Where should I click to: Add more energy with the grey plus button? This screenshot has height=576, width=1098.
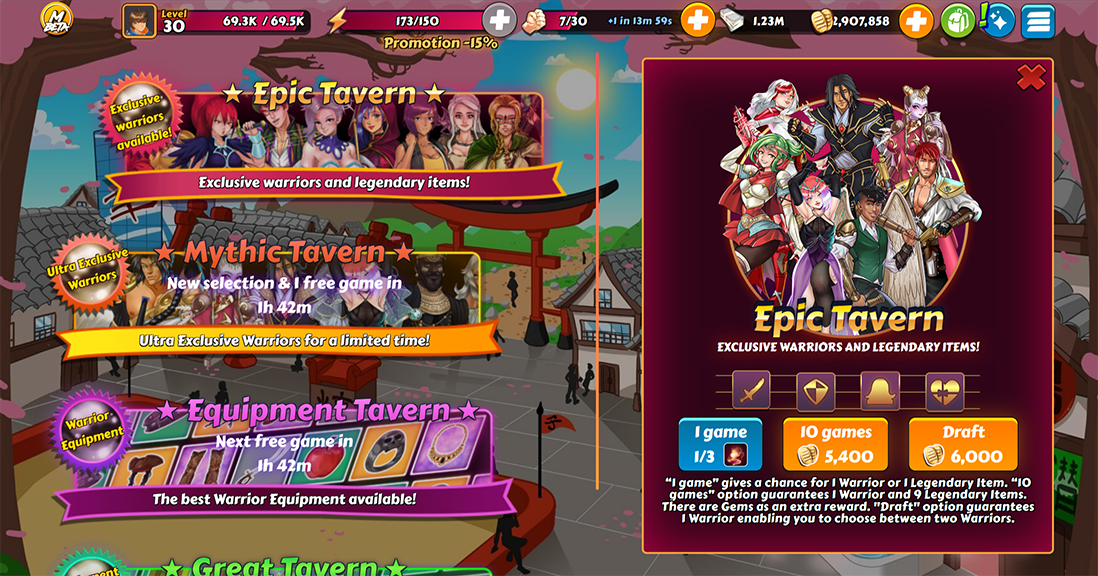pos(499,20)
